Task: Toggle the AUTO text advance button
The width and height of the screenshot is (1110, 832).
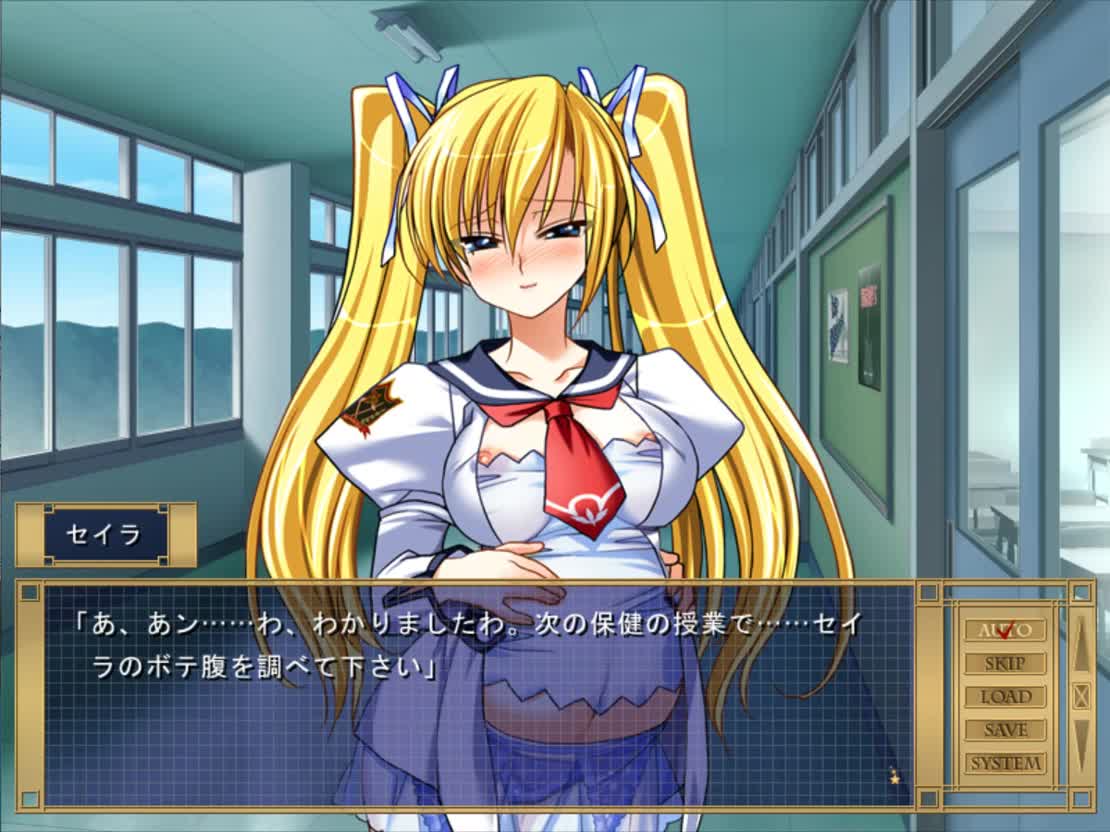Action: [1005, 630]
